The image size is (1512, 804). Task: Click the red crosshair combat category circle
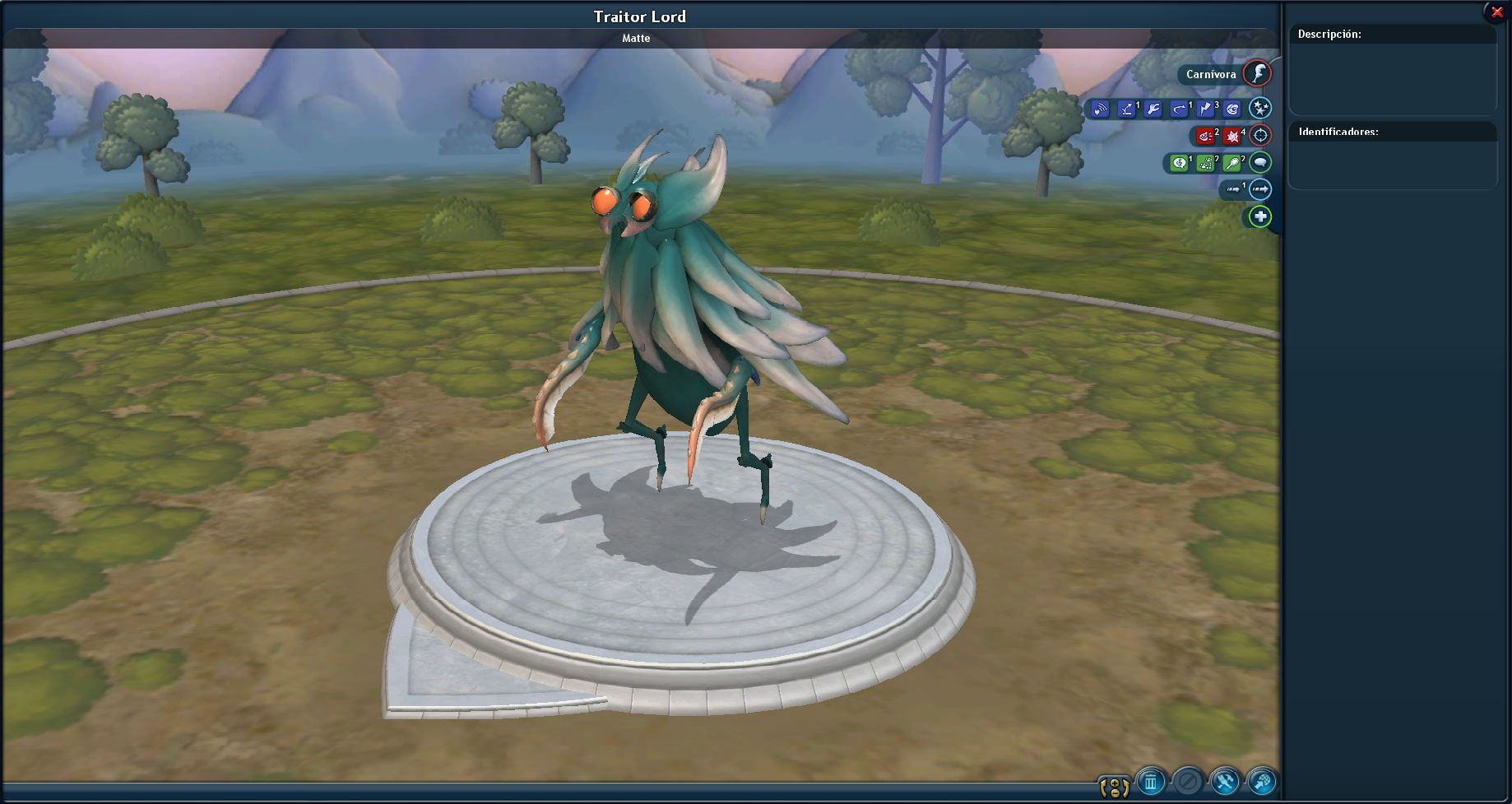pyautogui.click(x=1259, y=136)
